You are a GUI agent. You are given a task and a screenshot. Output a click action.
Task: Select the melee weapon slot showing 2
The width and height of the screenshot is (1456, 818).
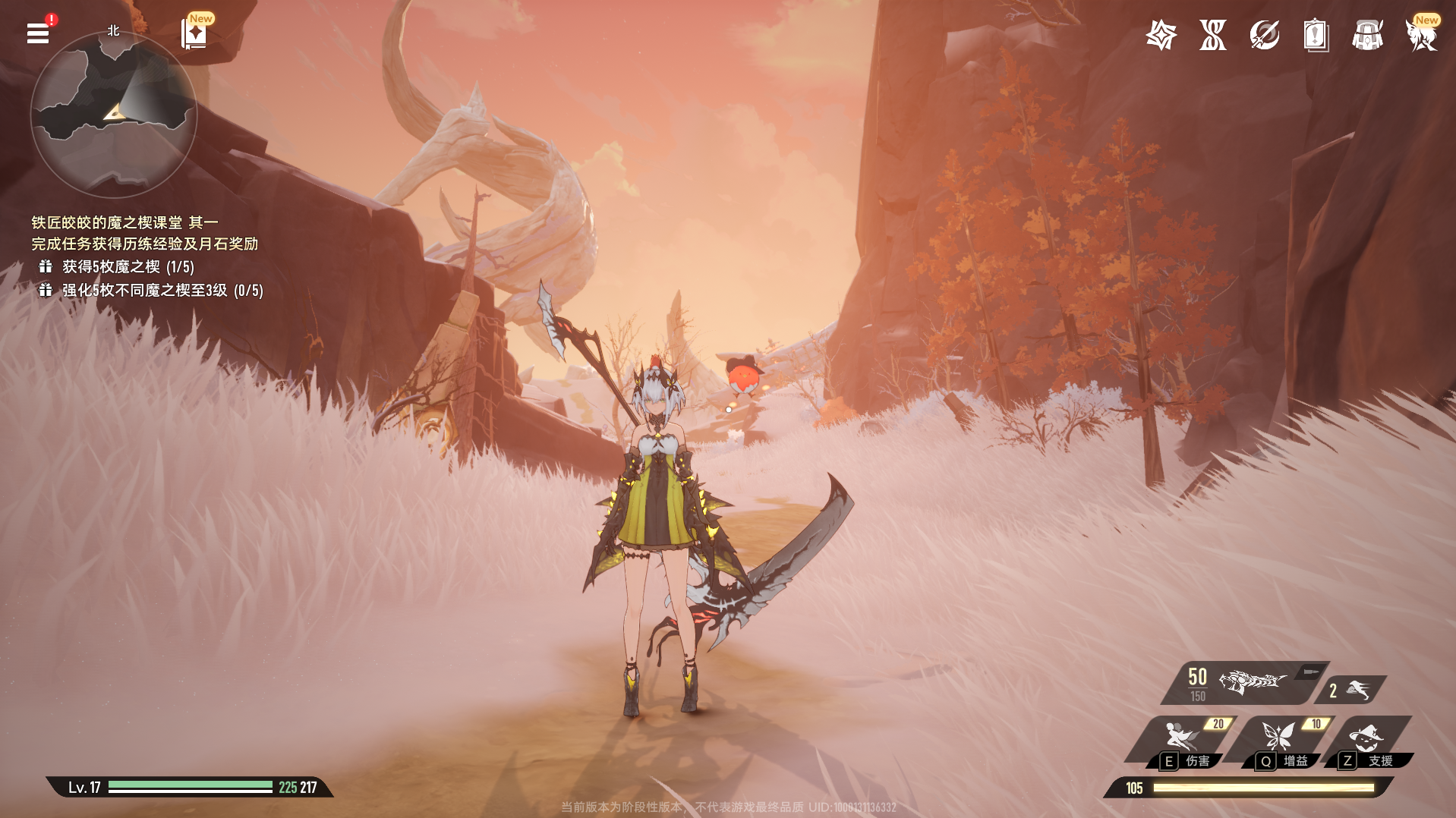pos(1353,690)
